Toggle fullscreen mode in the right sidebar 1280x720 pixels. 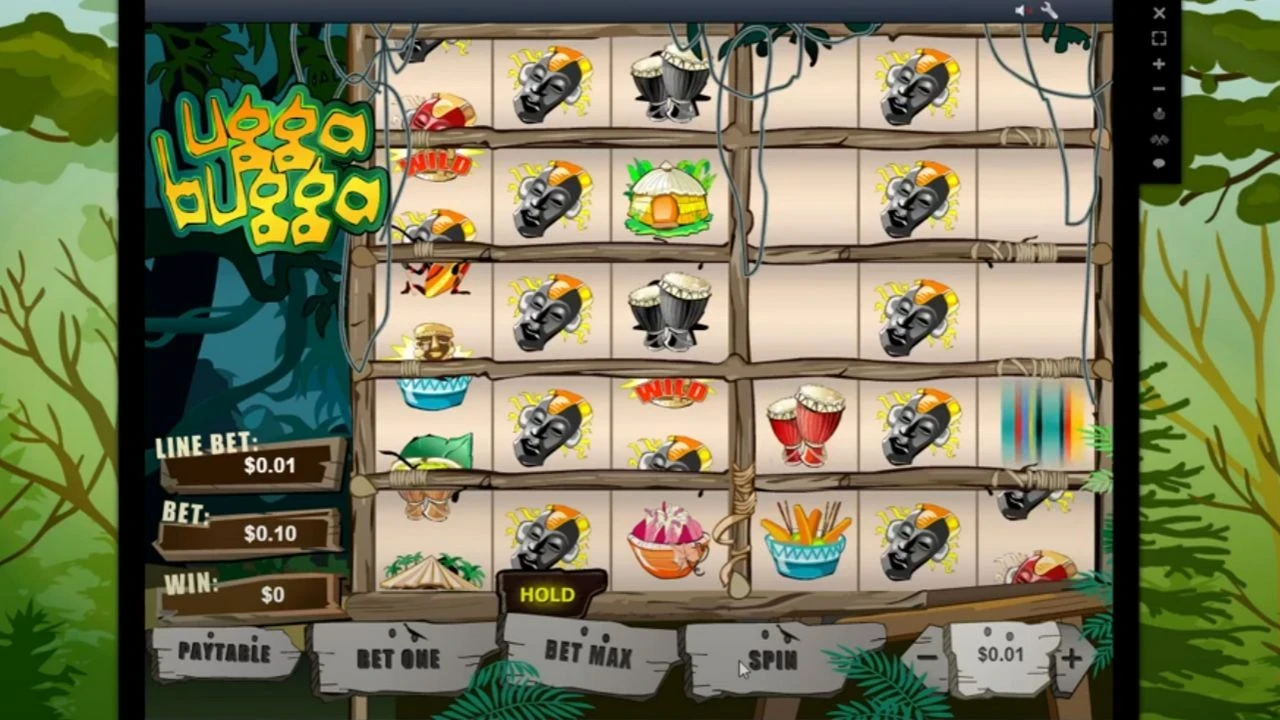pyautogui.click(x=1158, y=39)
